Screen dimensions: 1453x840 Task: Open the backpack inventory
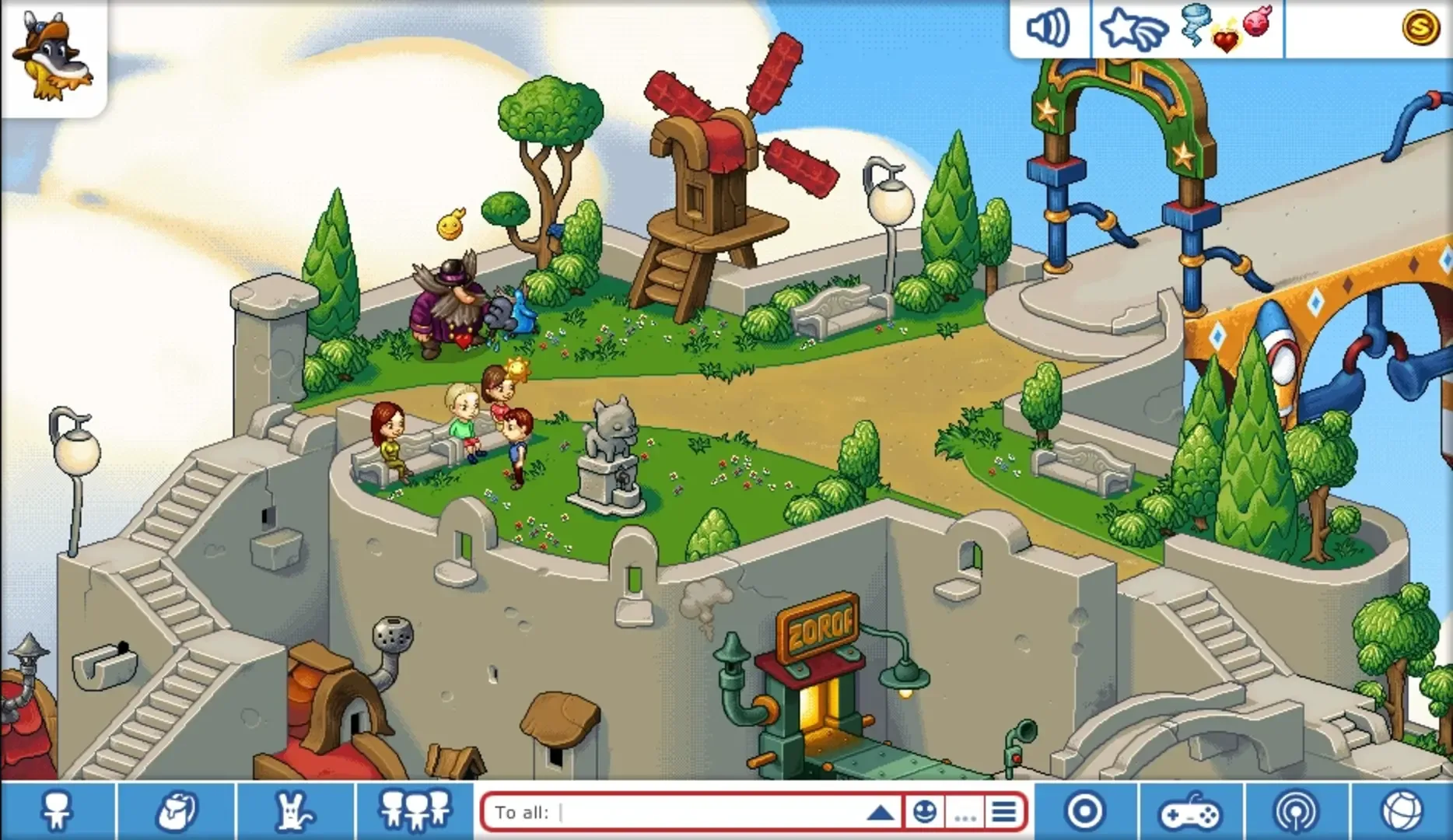click(x=177, y=811)
